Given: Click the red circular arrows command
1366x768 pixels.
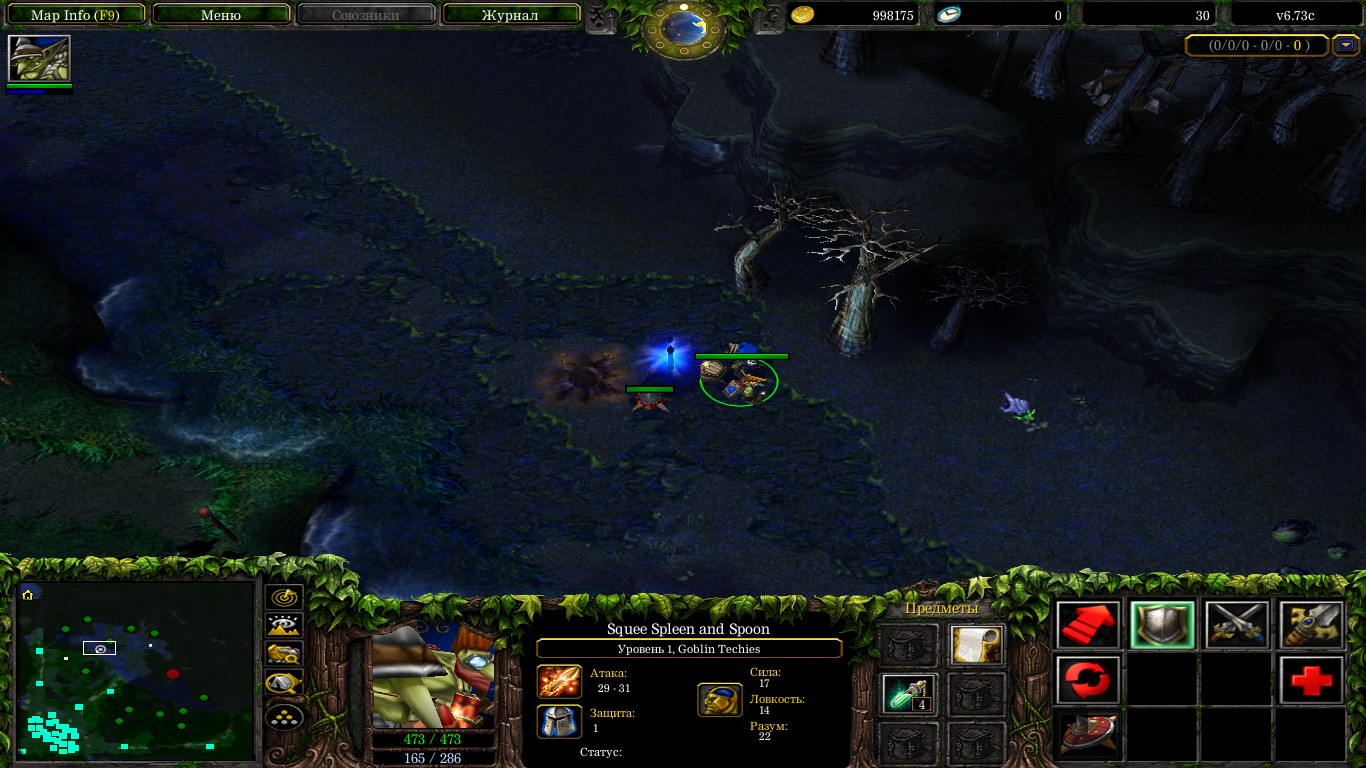Looking at the screenshot, I should (x=1088, y=681).
